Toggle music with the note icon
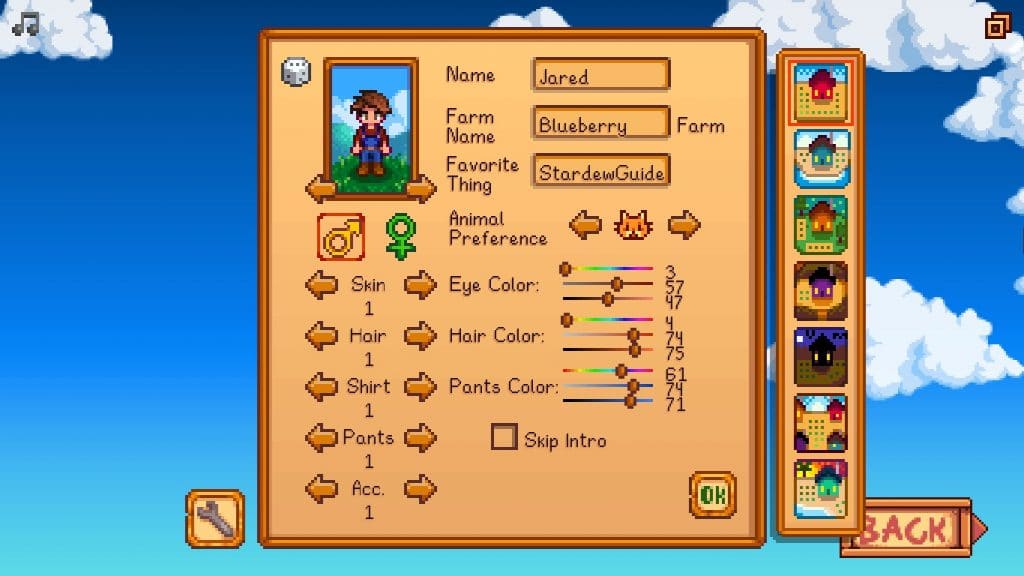This screenshot has height=576, width=1024. click(25, 22)
